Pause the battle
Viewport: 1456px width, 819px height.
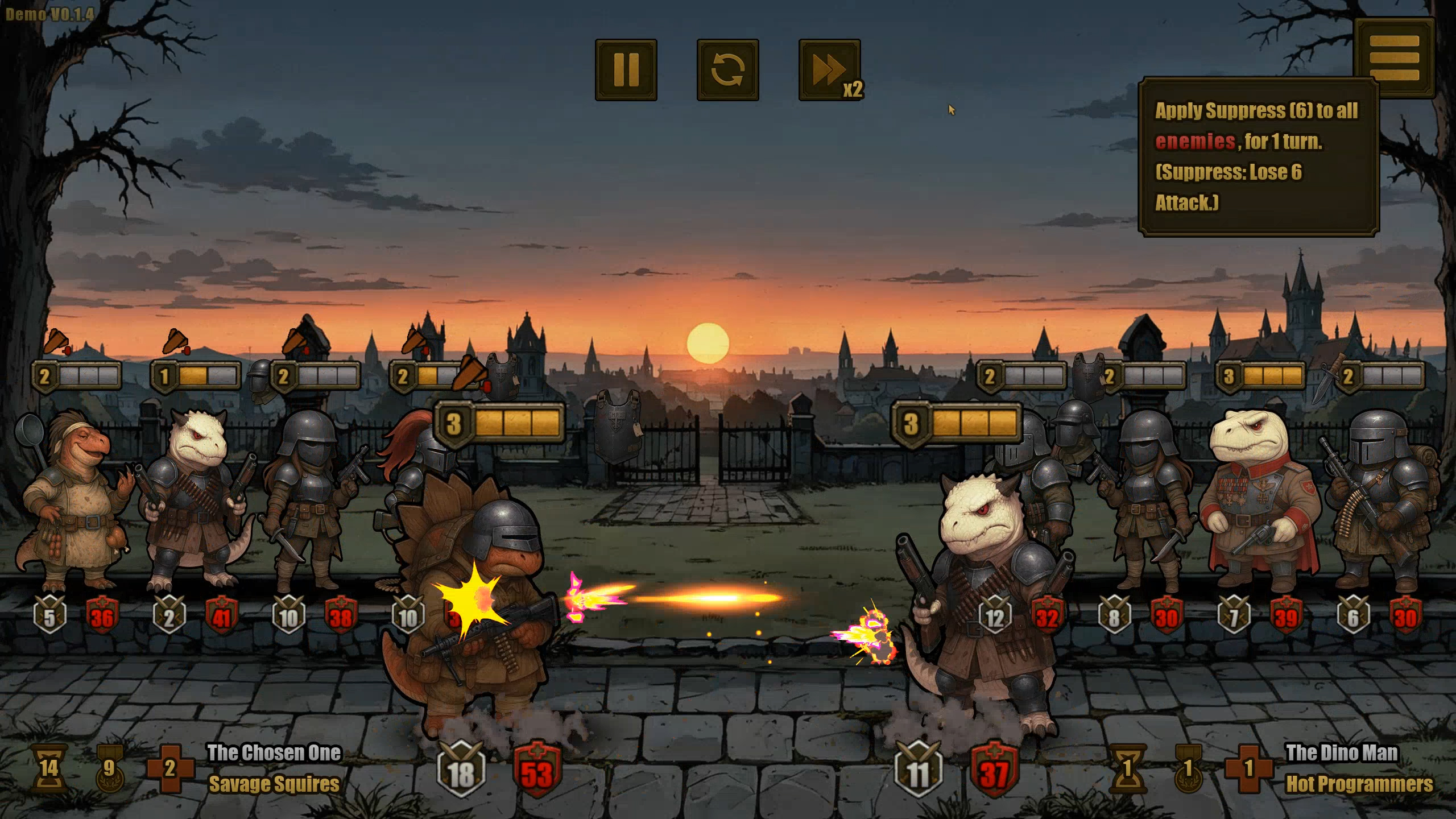[x=626, y=70]
